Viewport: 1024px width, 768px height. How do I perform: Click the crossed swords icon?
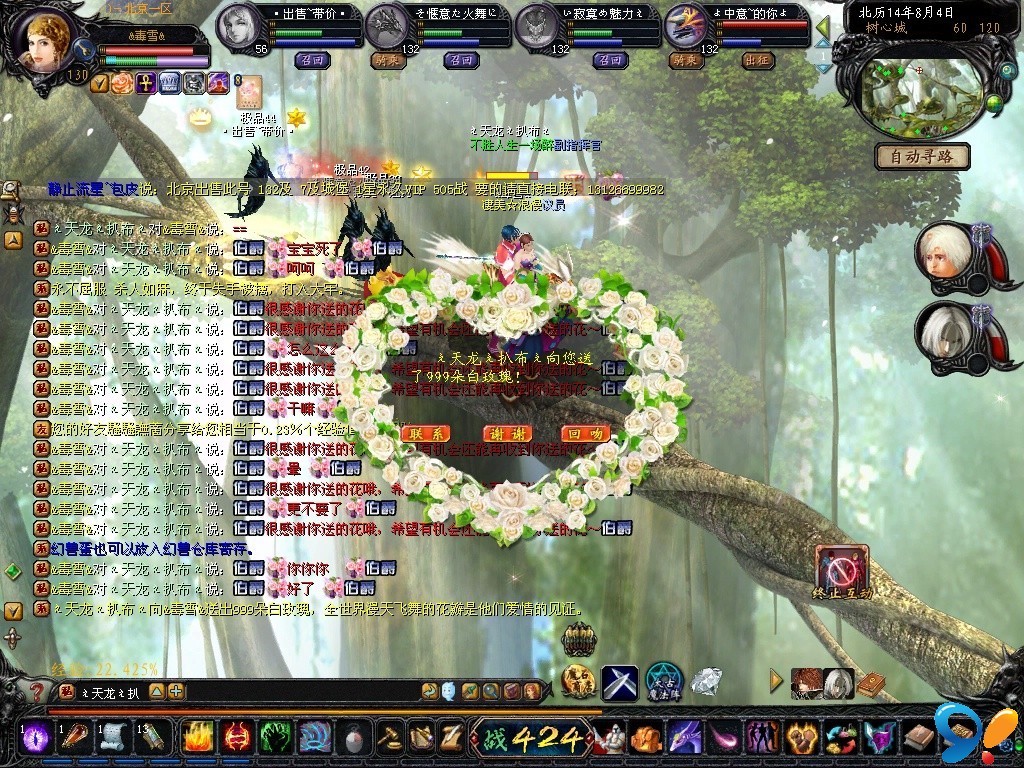(x=620, y=681)
